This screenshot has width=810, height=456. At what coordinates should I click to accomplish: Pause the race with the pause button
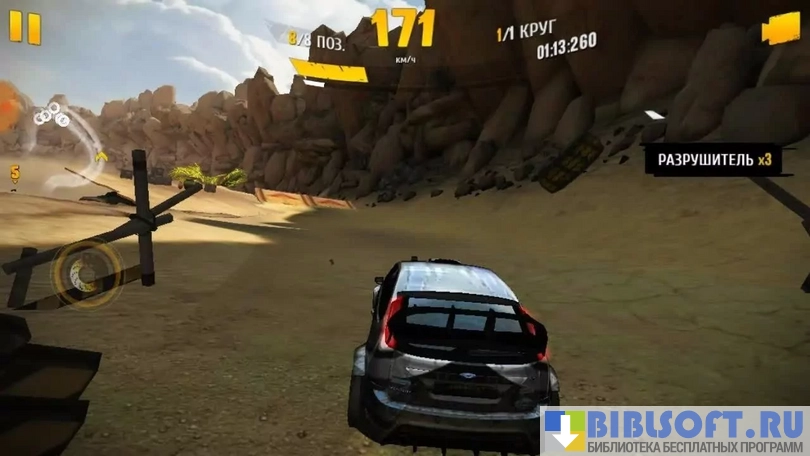pyautogui.click(x=26, y=28)
